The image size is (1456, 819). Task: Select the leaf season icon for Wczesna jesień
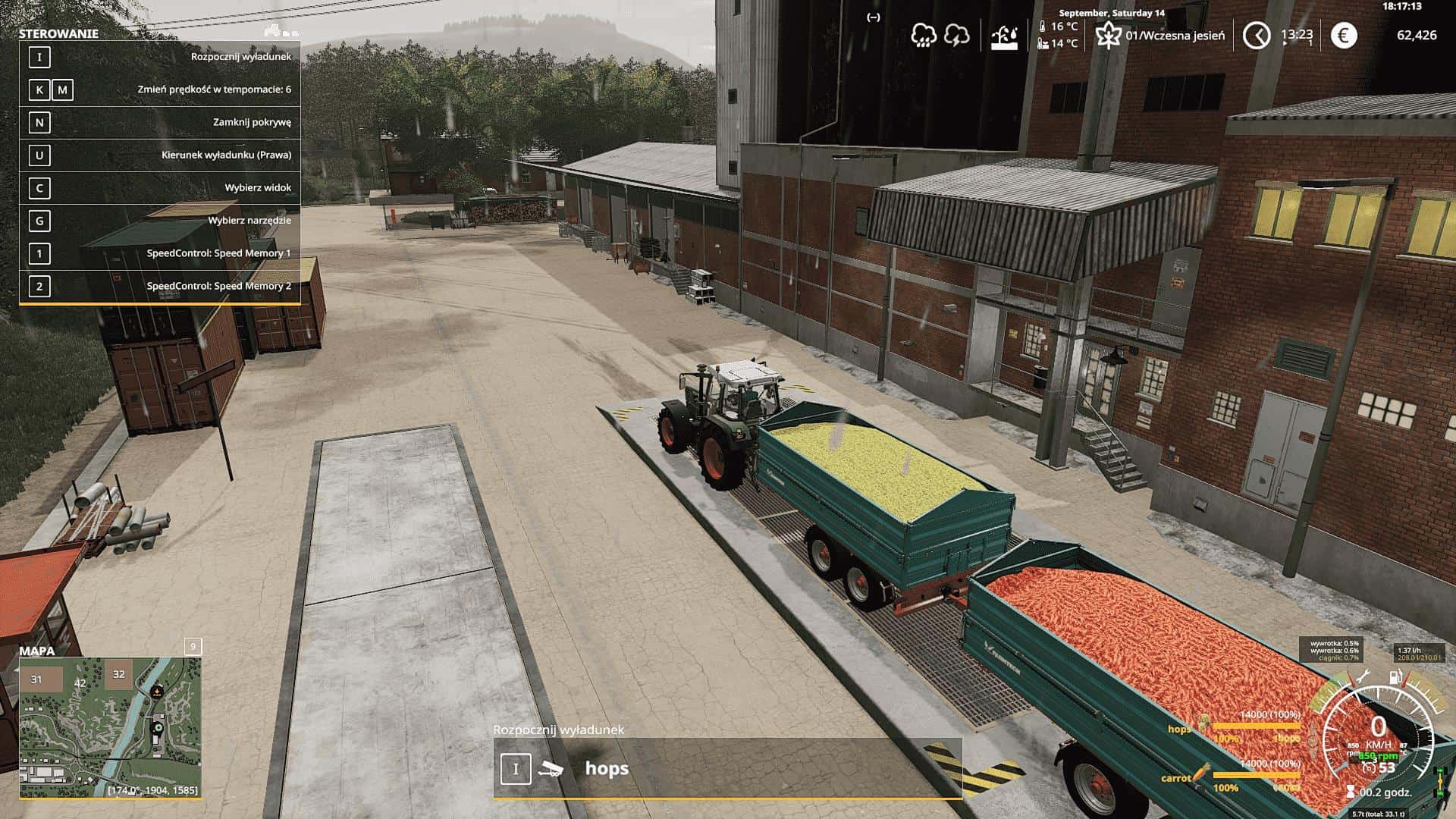(1108, 35)
